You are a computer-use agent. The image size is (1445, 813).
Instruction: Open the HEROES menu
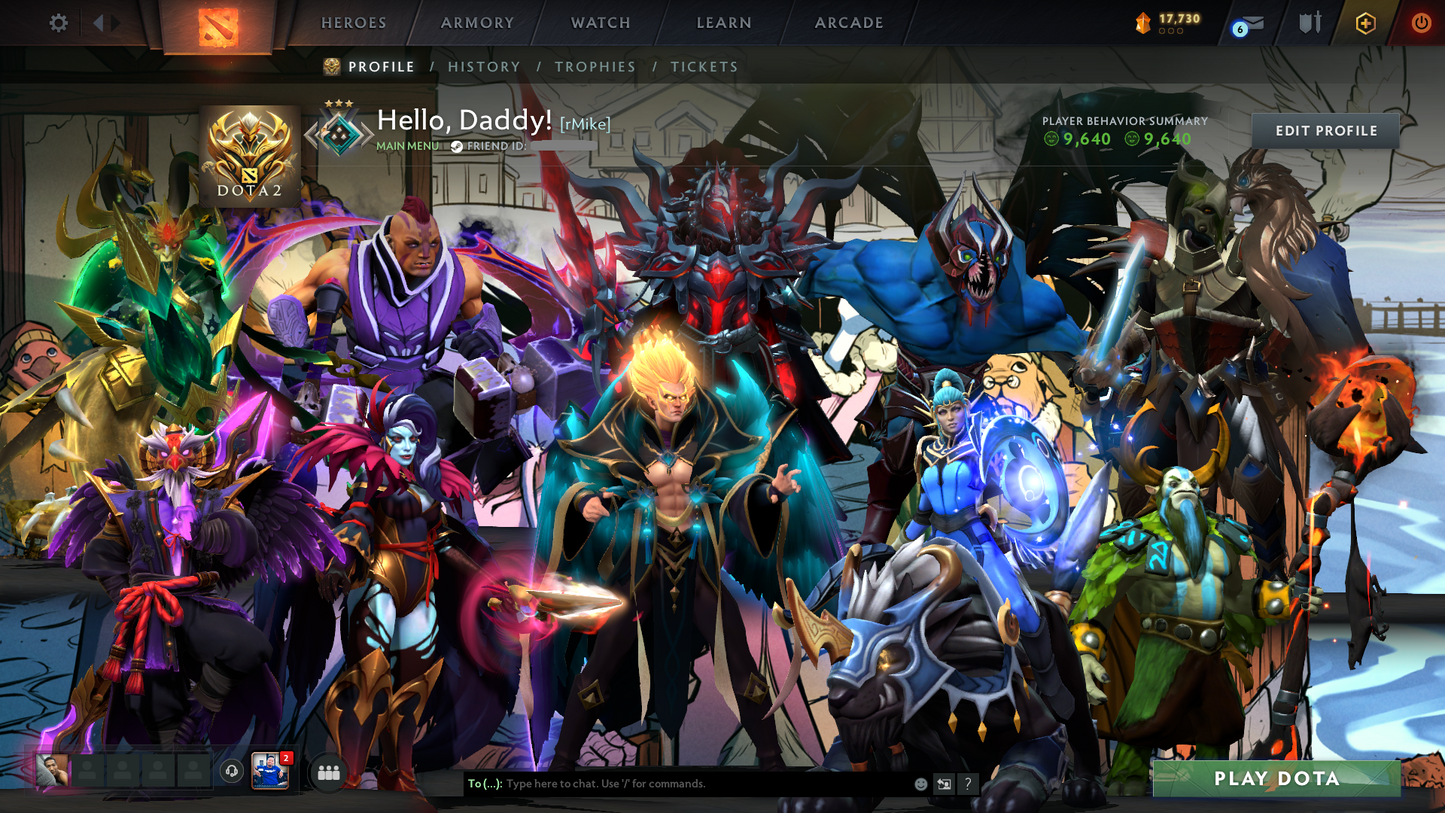[x=353, y=22]
